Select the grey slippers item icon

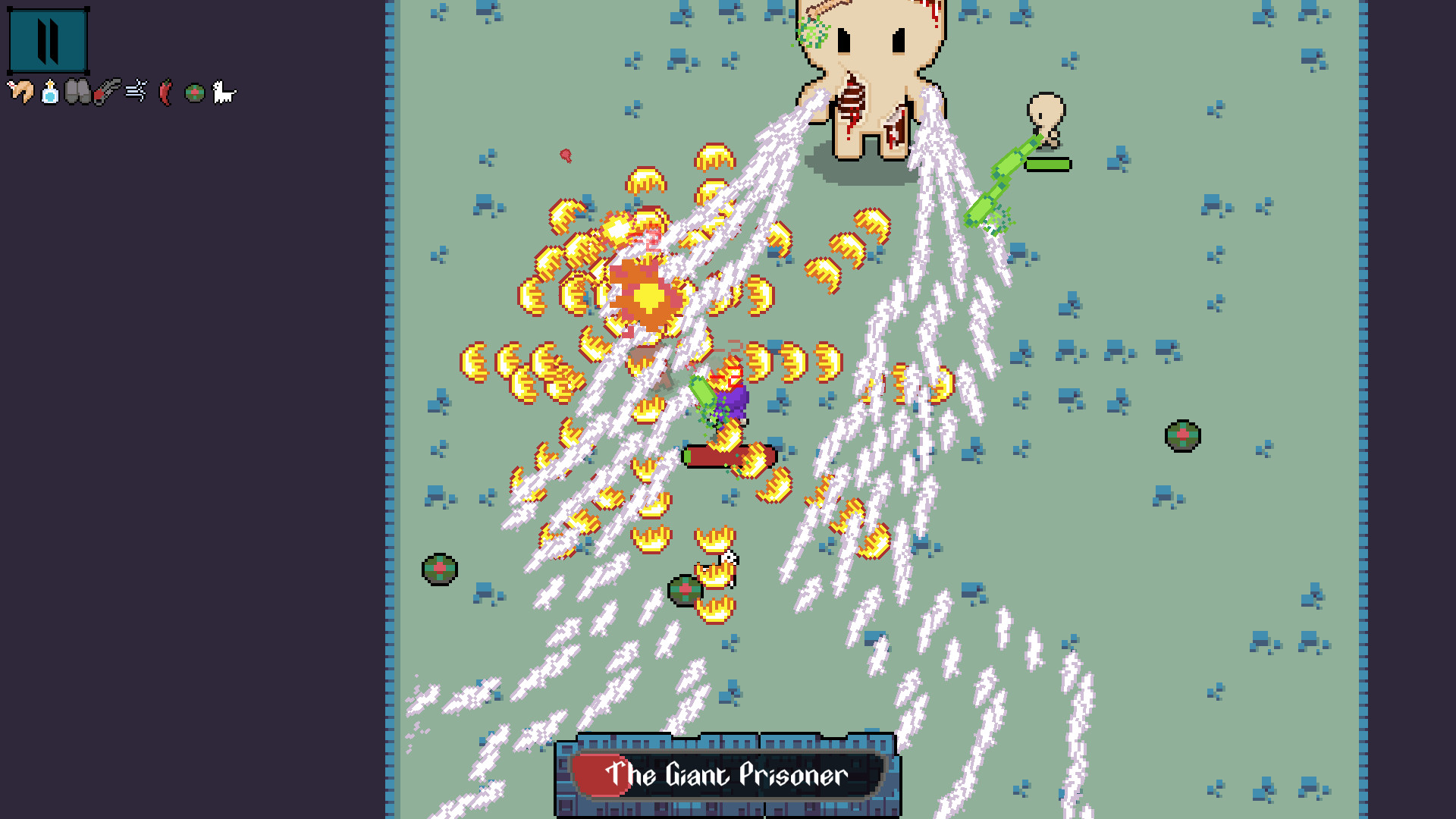coord(77,93)
